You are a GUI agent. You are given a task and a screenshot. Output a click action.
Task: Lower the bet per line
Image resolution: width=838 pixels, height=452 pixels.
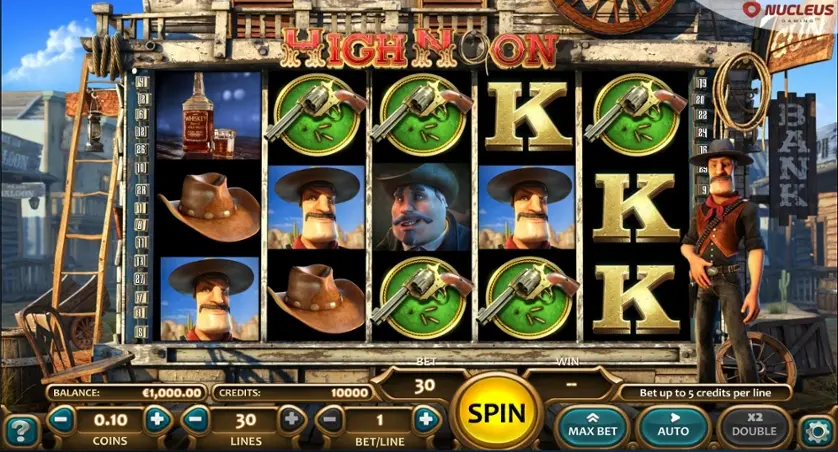point(331,420)
